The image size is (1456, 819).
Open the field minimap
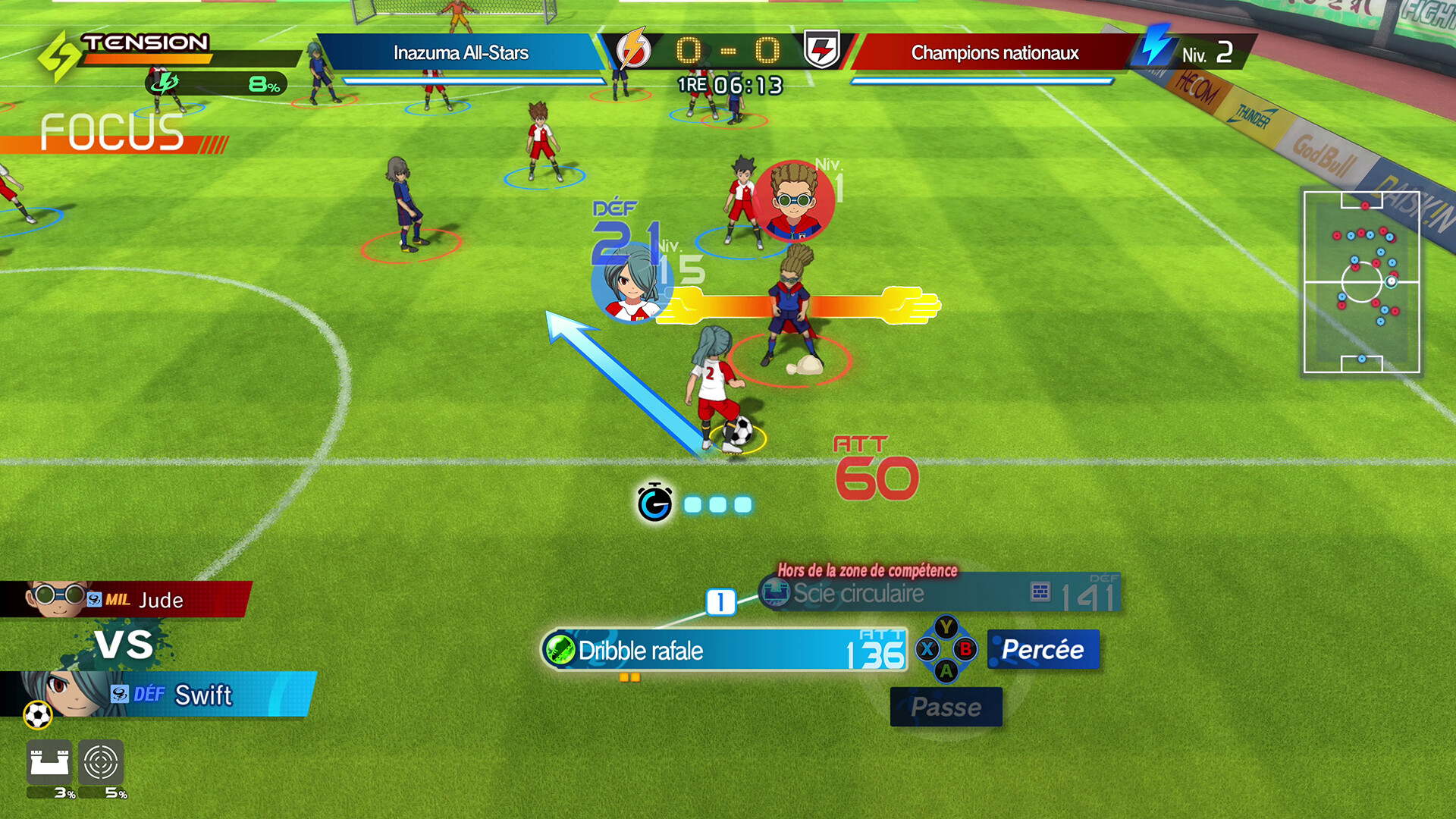coord(1361,282)
